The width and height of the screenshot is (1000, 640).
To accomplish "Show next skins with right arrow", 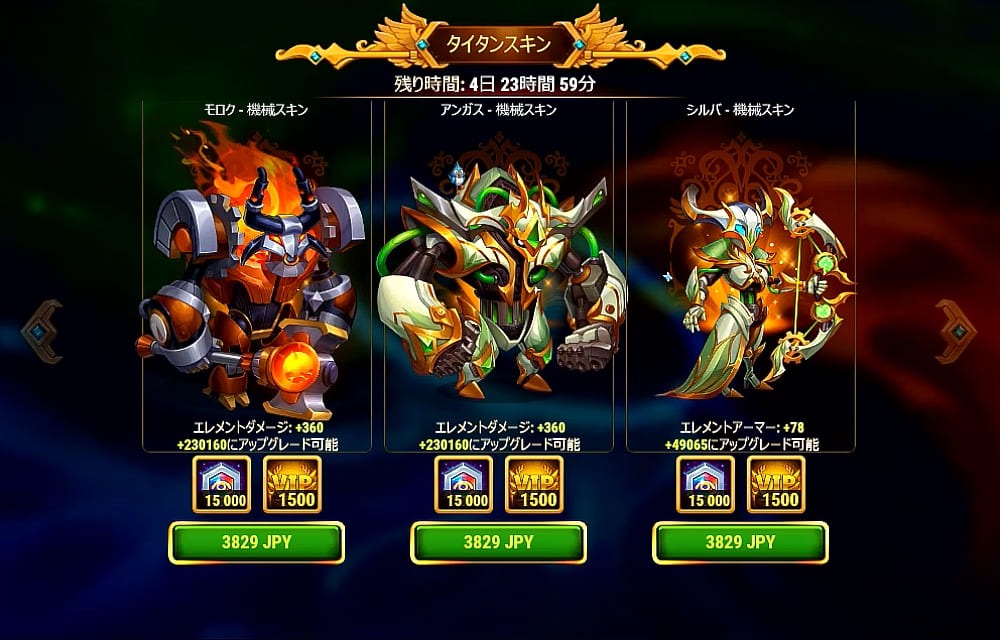I will click(x=955, y=331).
